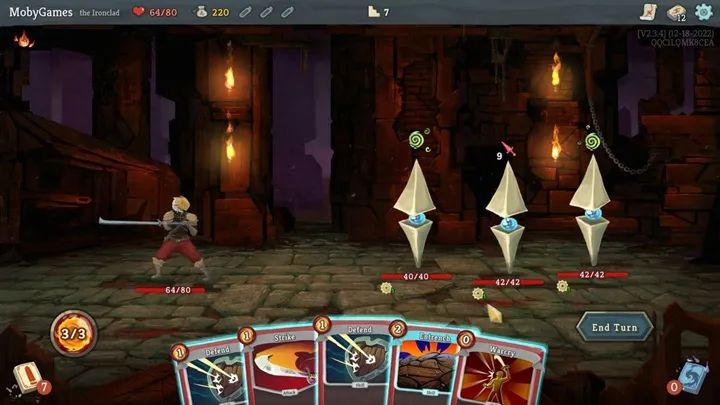The width and height of the screenshot is (720, 405).
Task: View the discard pile
Action: (692, 380)
